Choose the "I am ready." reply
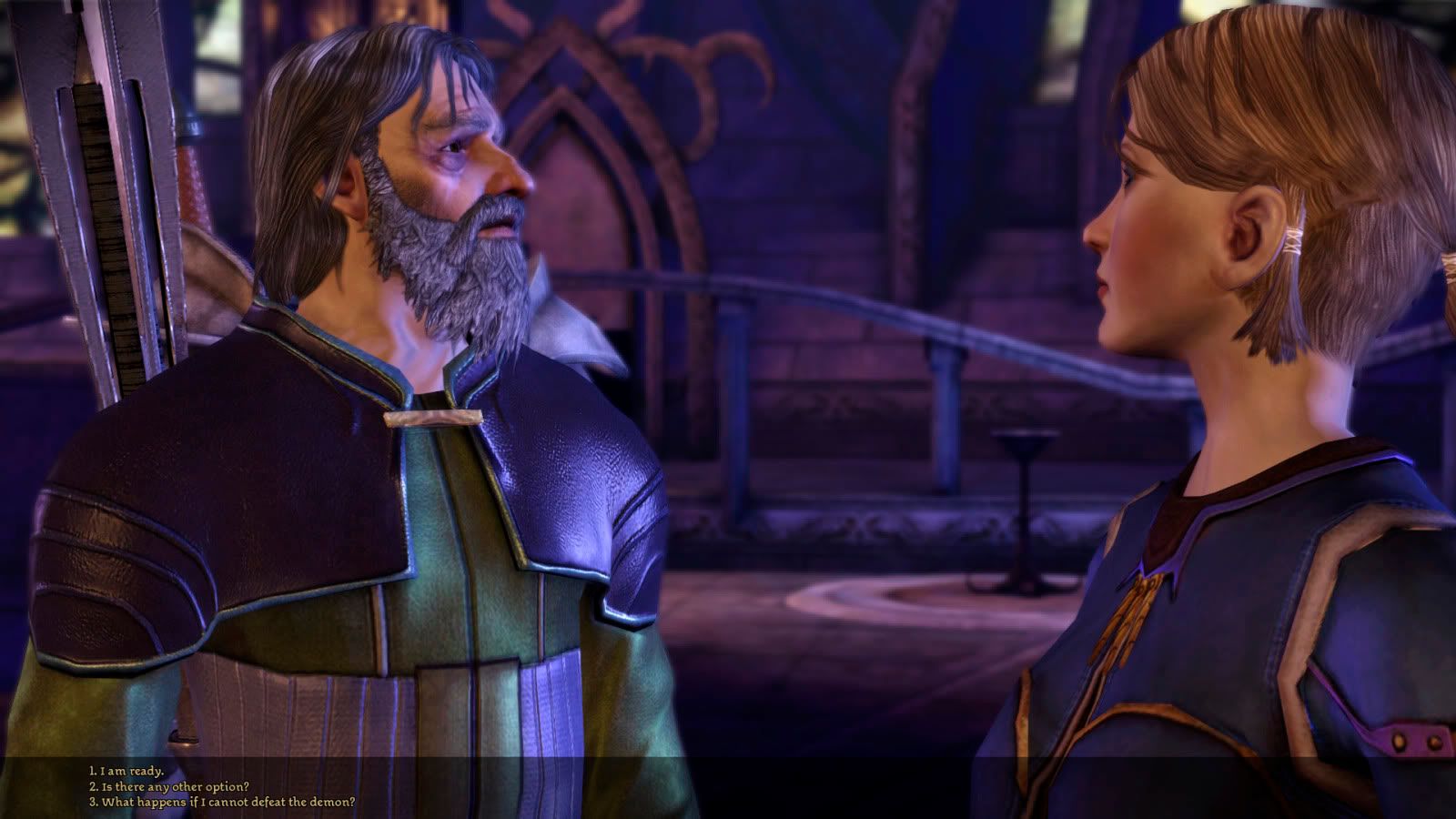This screenshot has height=819, width=1456. click(x=126, y=772)
